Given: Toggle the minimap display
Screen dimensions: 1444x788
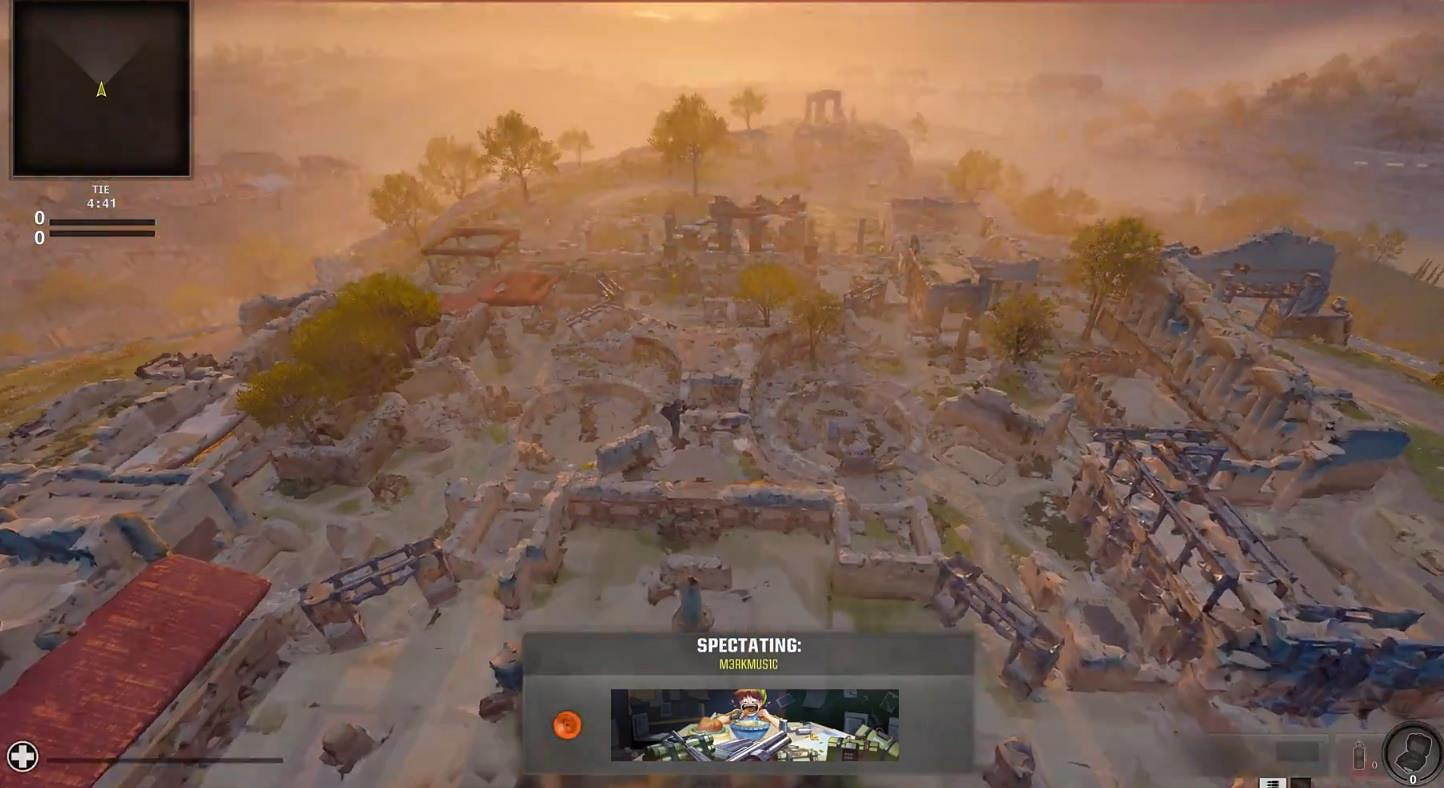Looking at the screenshot, I should point(100,90).
